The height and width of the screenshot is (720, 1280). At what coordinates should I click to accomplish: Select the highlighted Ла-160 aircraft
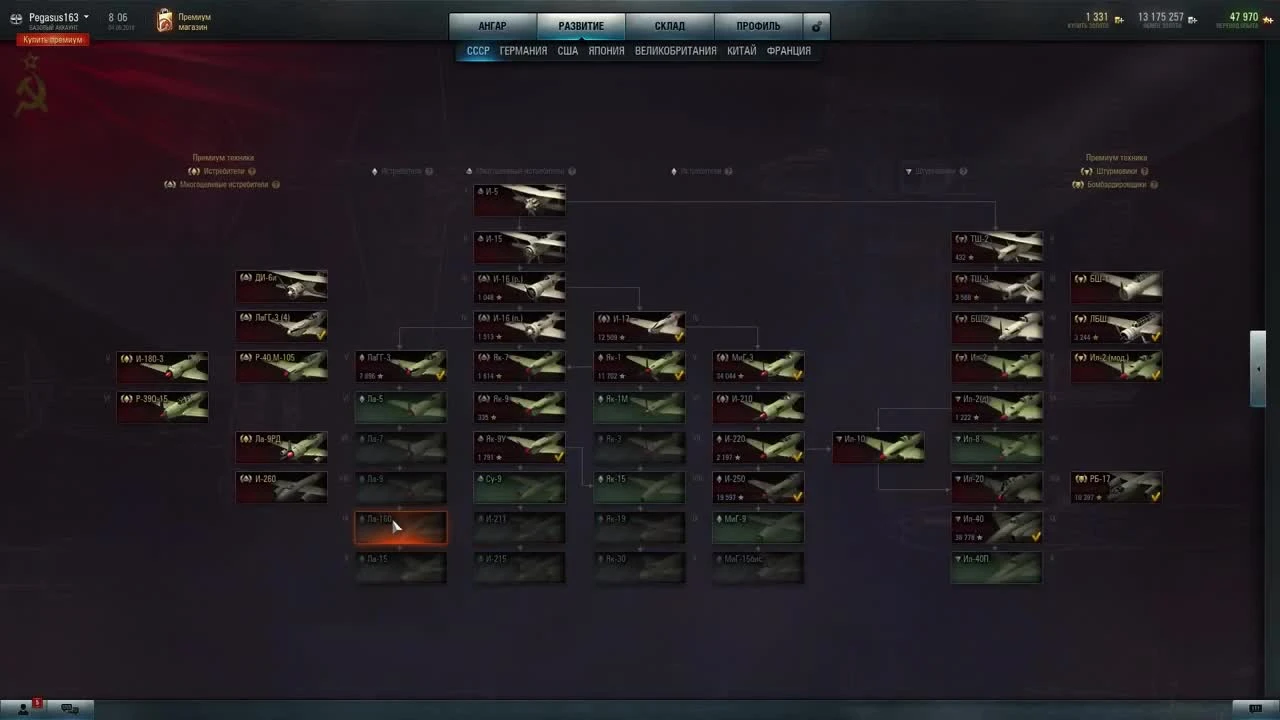400,527
